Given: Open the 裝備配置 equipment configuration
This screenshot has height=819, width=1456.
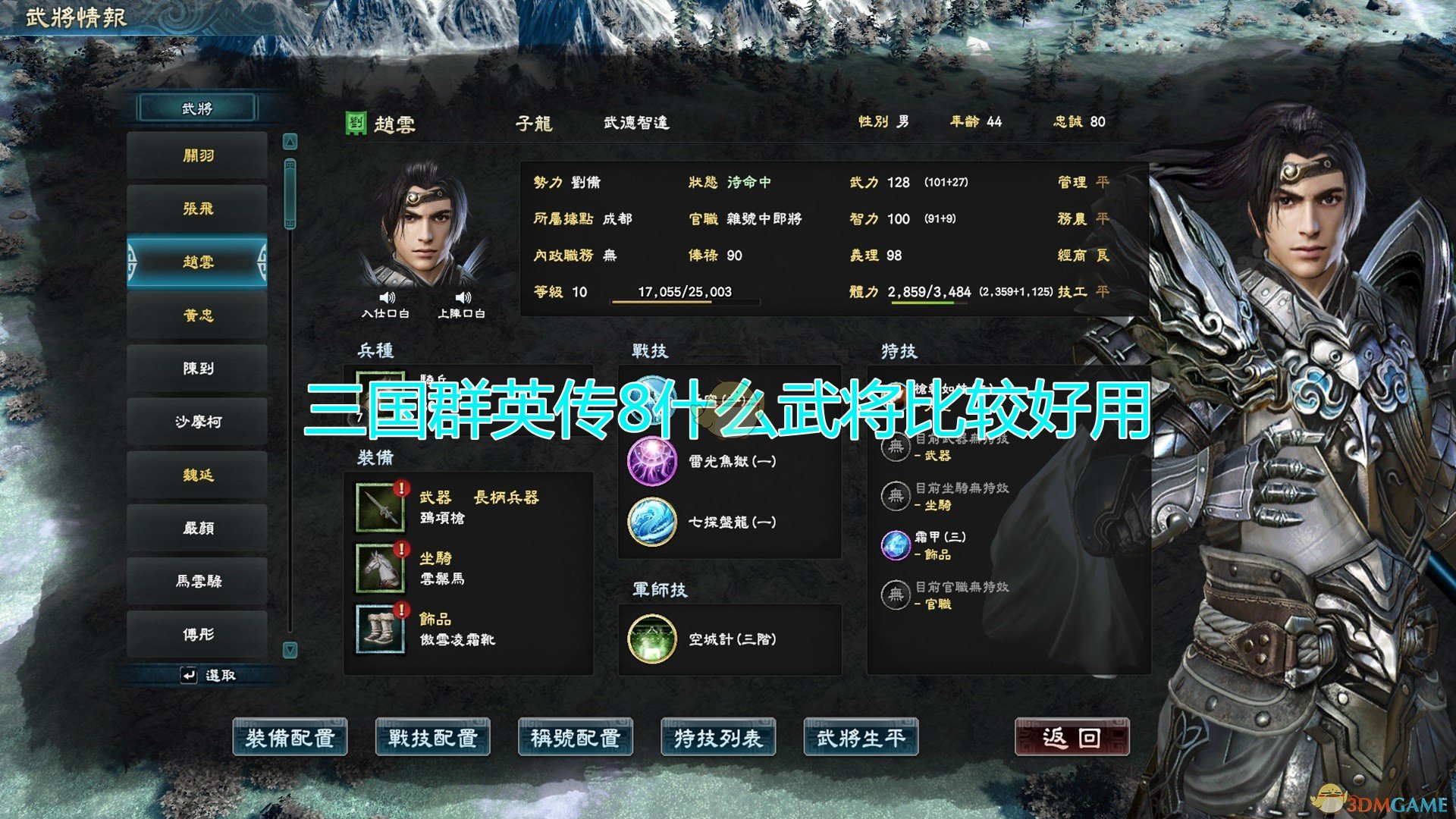Looking at the screenshot, I should tap(291, 736).
